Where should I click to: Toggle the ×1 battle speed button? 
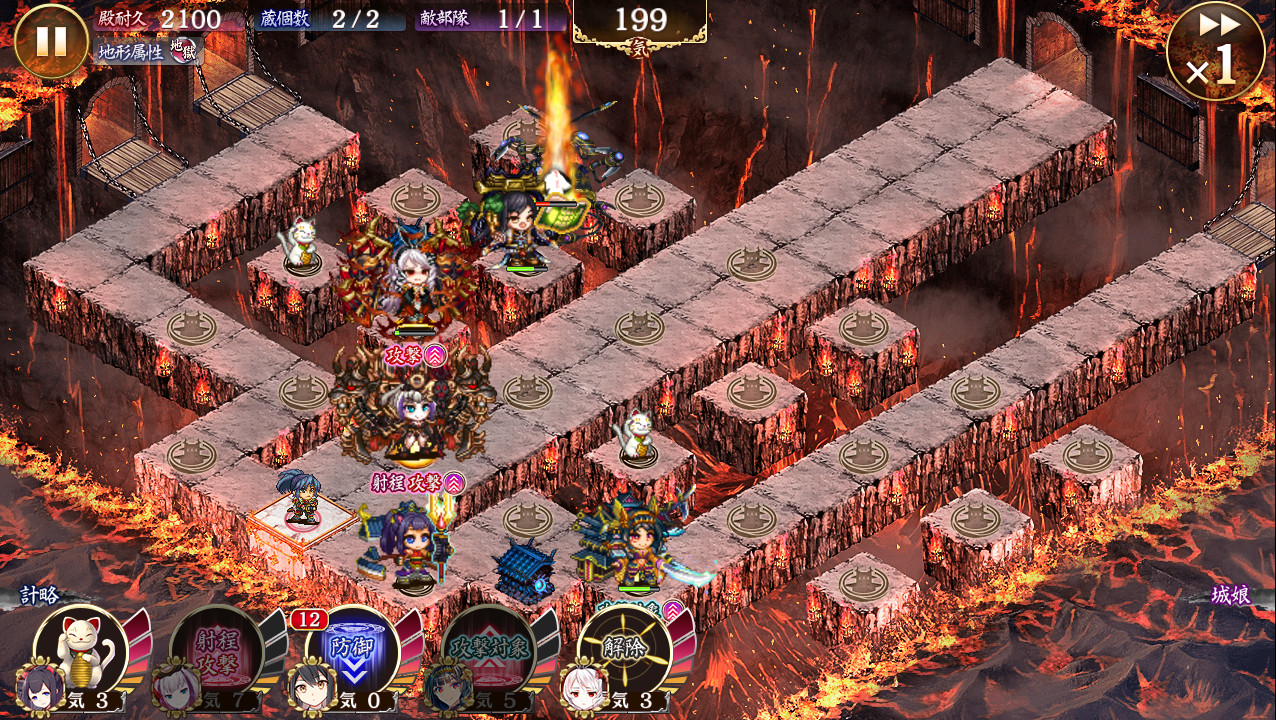(1215, 52)
